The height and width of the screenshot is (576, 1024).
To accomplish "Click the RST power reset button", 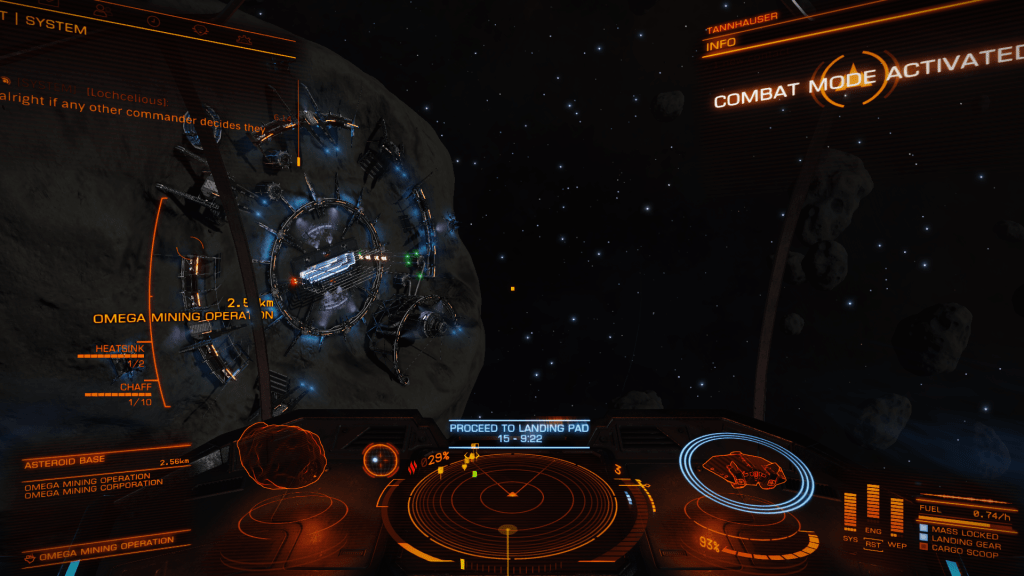I will click(872, 546).
